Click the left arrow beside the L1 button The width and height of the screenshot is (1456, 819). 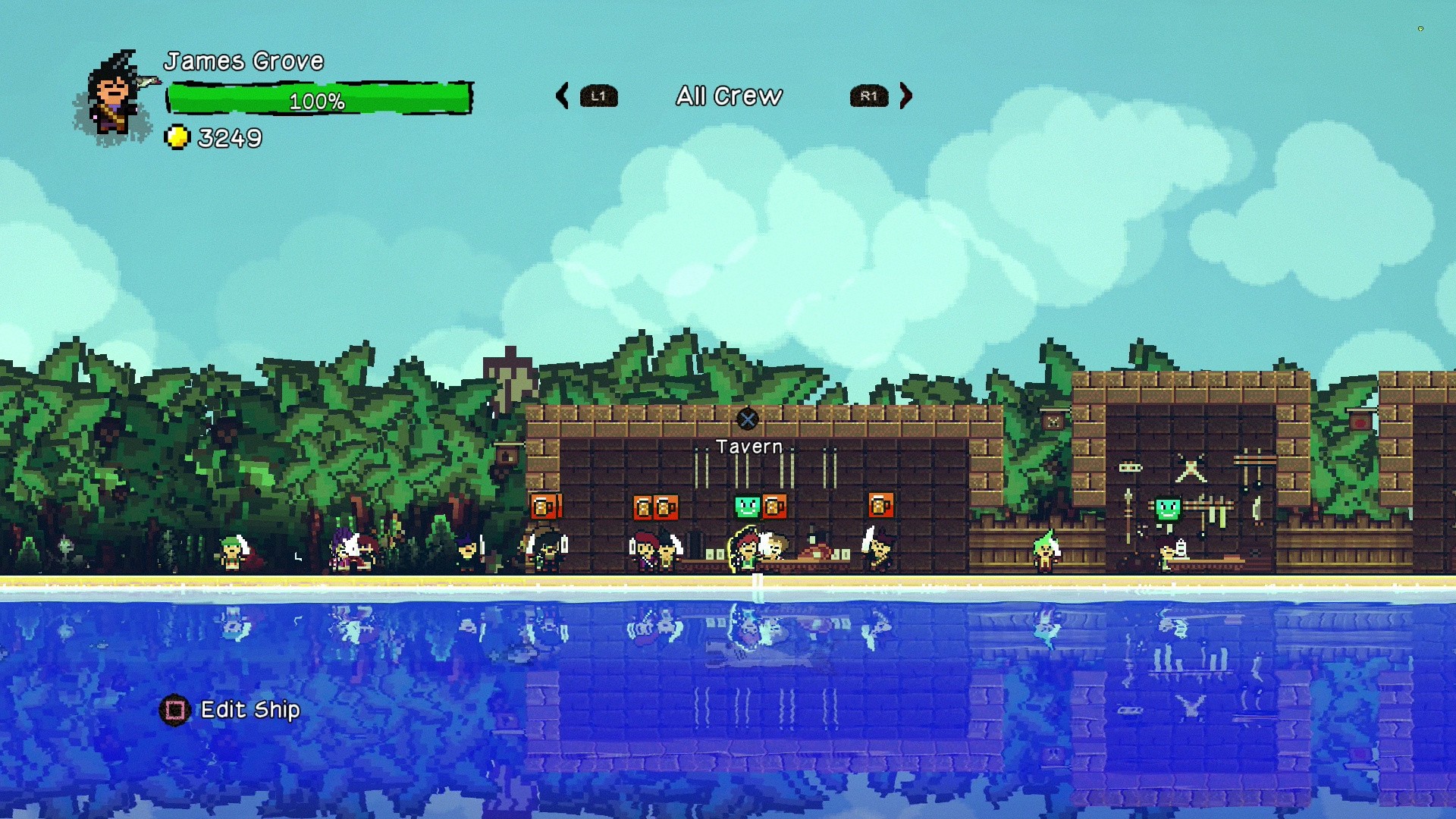[x=562, y=96]
